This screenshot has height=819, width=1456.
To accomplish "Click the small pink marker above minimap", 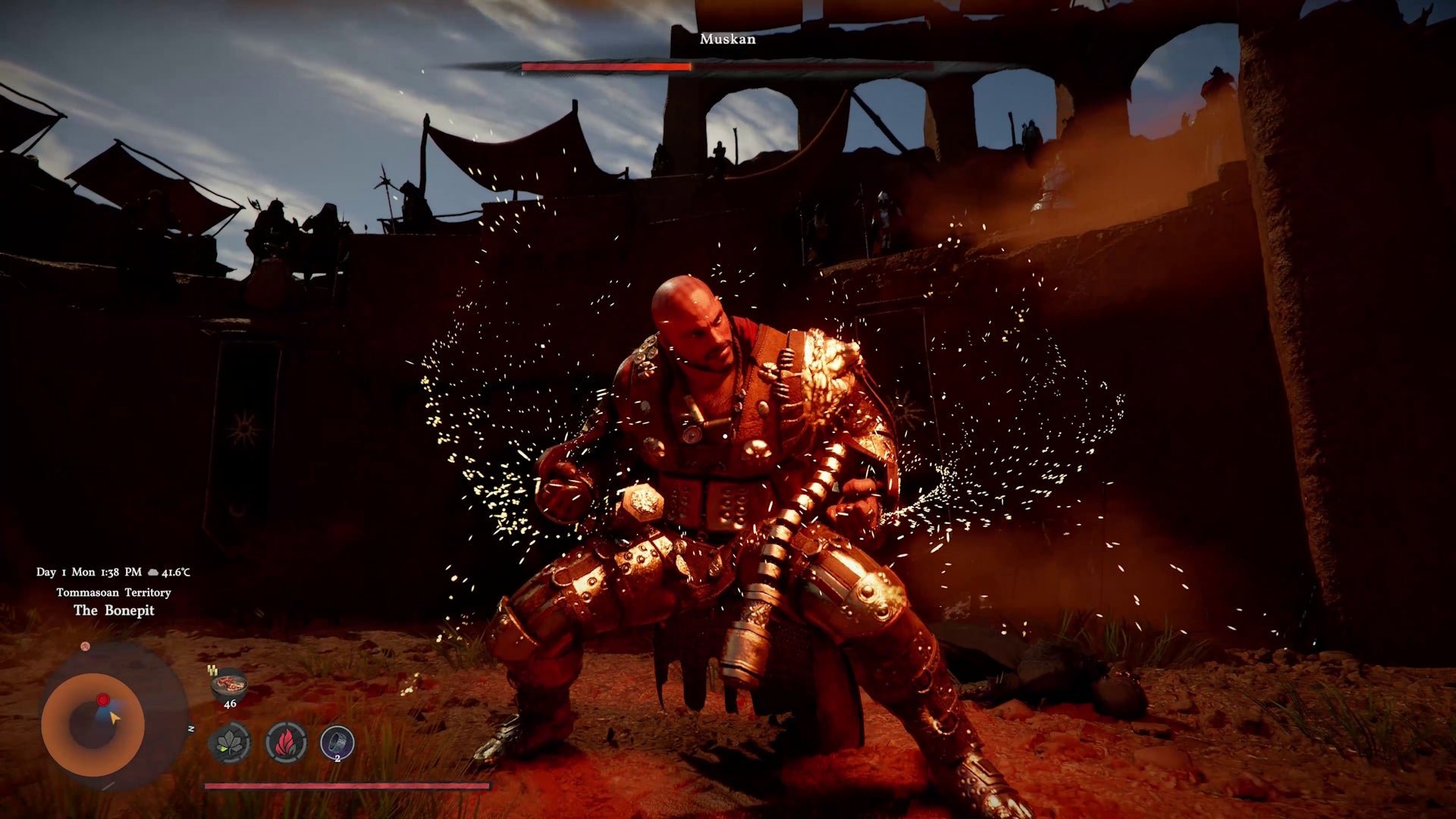I will pyautogui.click(x=86, y=646).
